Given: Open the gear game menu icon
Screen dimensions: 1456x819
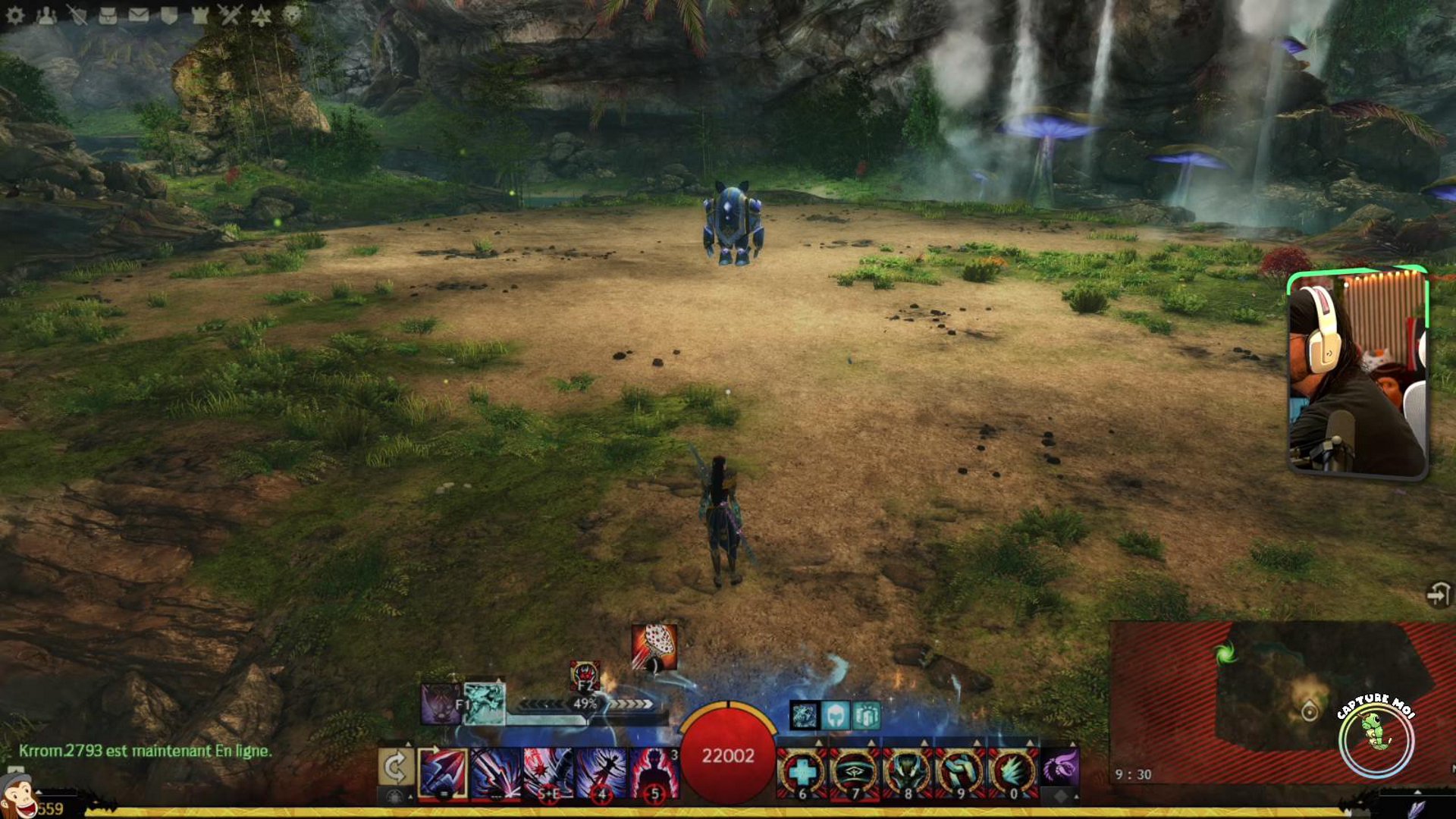Looking at the screenshot, I should point(15,15).
